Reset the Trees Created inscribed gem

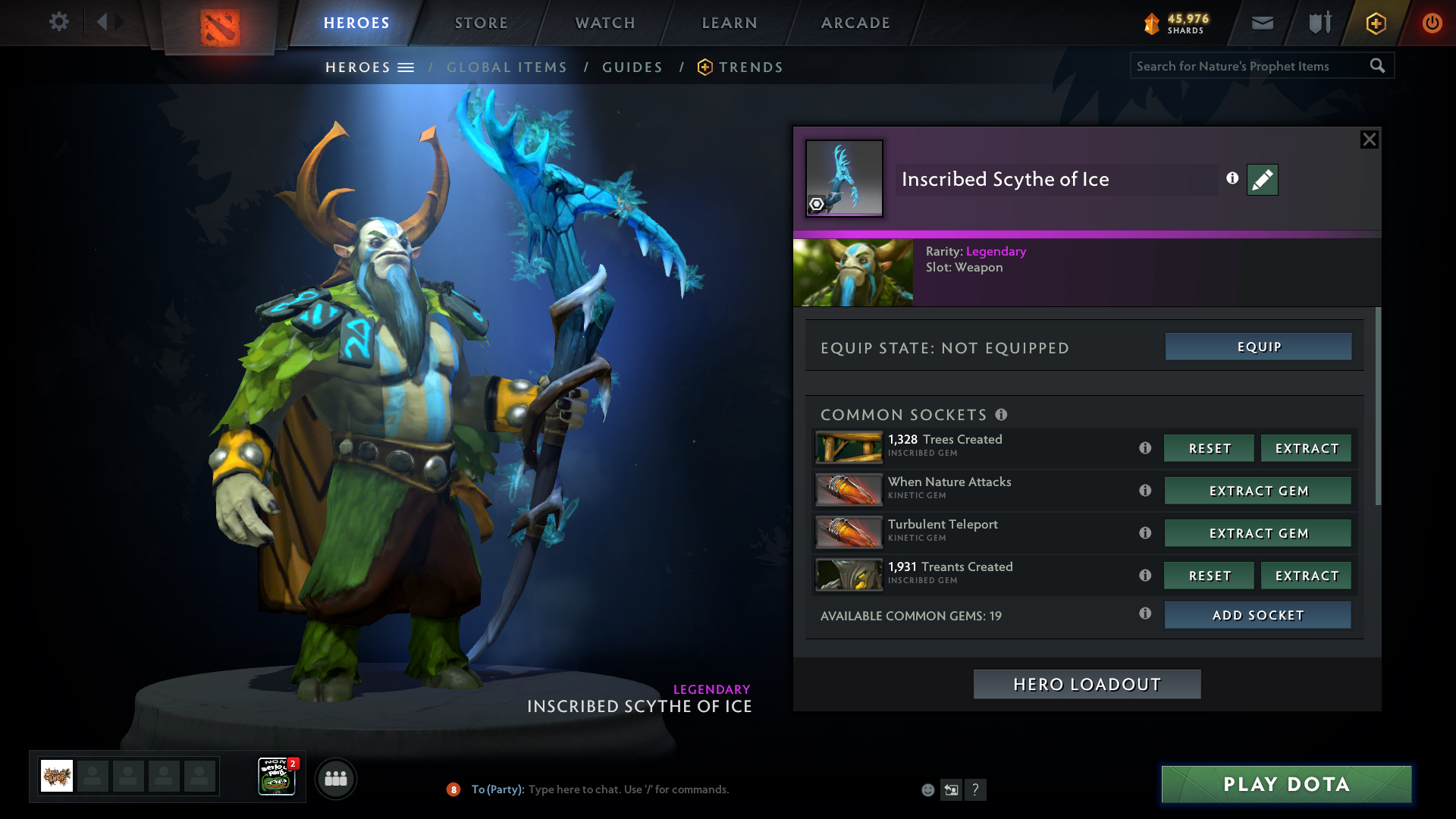coord(1209,448)
